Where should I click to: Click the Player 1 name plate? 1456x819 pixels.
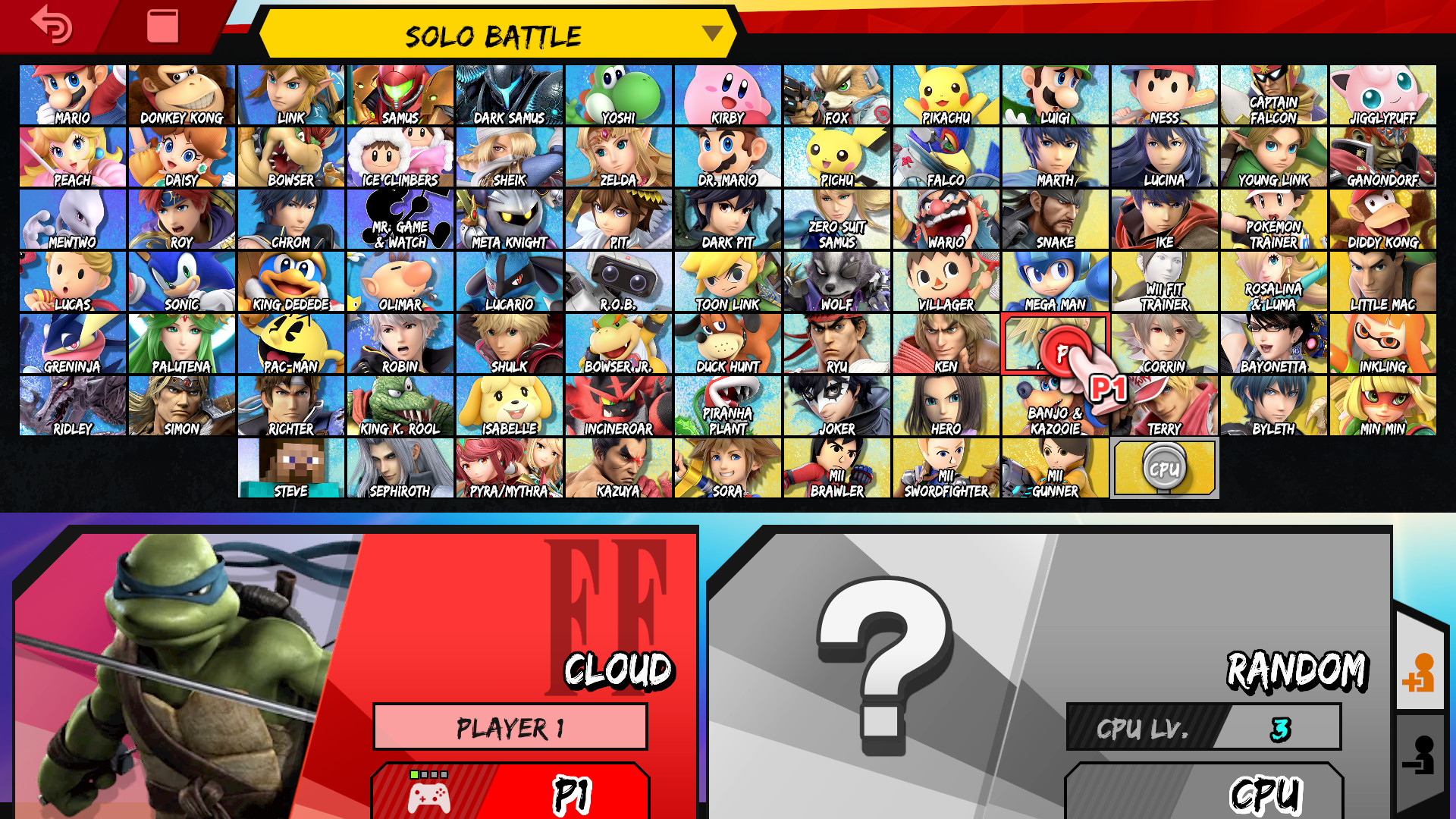tap(510, 726)
